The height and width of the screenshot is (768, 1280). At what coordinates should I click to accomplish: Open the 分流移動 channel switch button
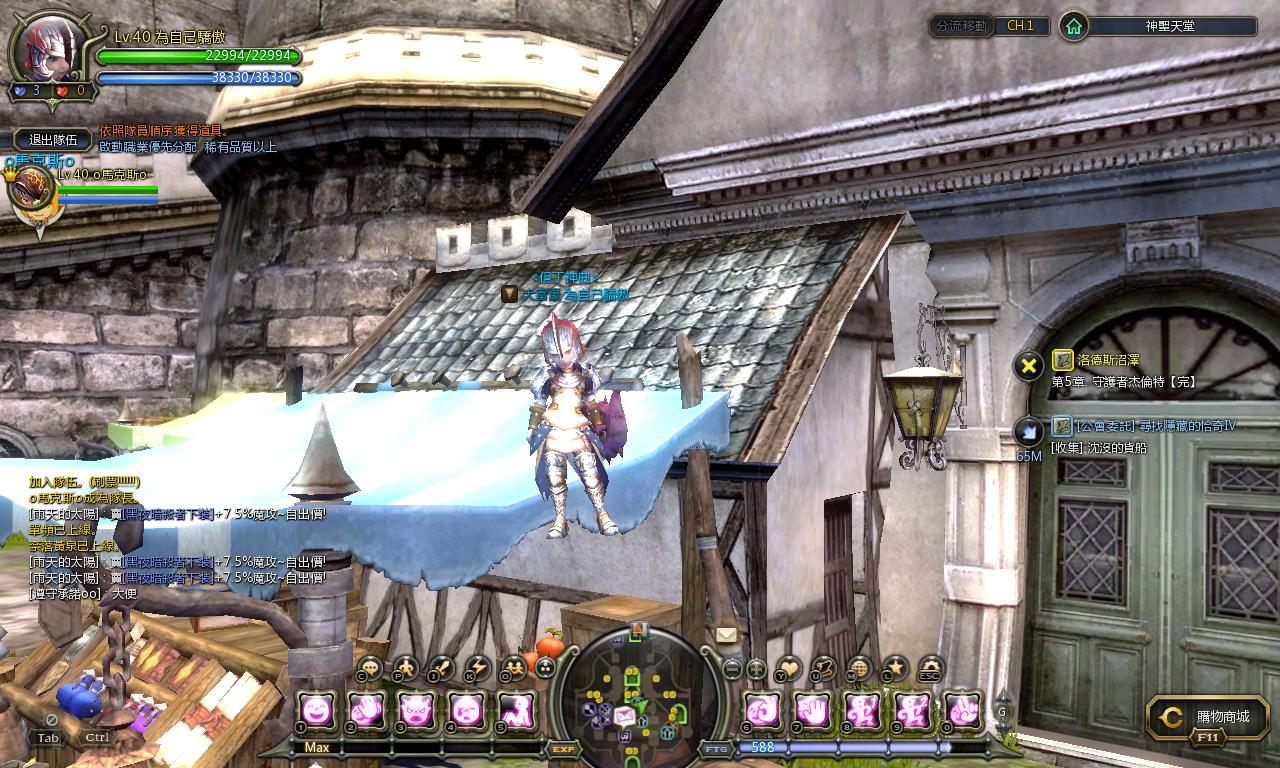[x=961, y=26]
